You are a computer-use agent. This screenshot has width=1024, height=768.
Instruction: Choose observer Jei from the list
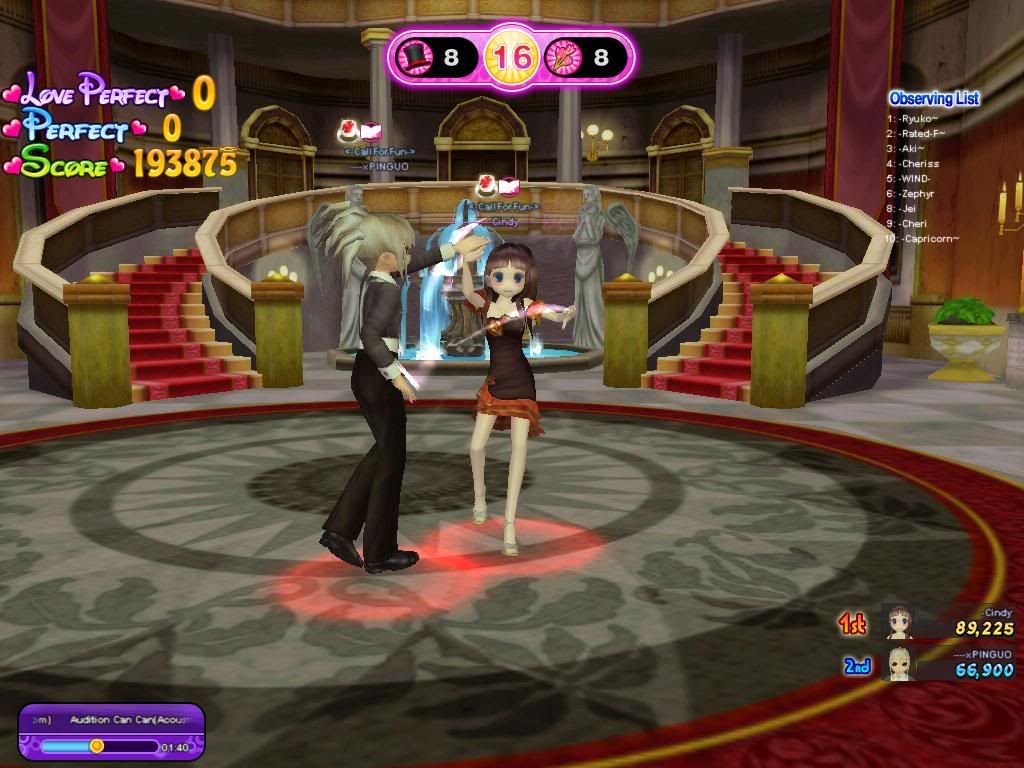(908, 209)
